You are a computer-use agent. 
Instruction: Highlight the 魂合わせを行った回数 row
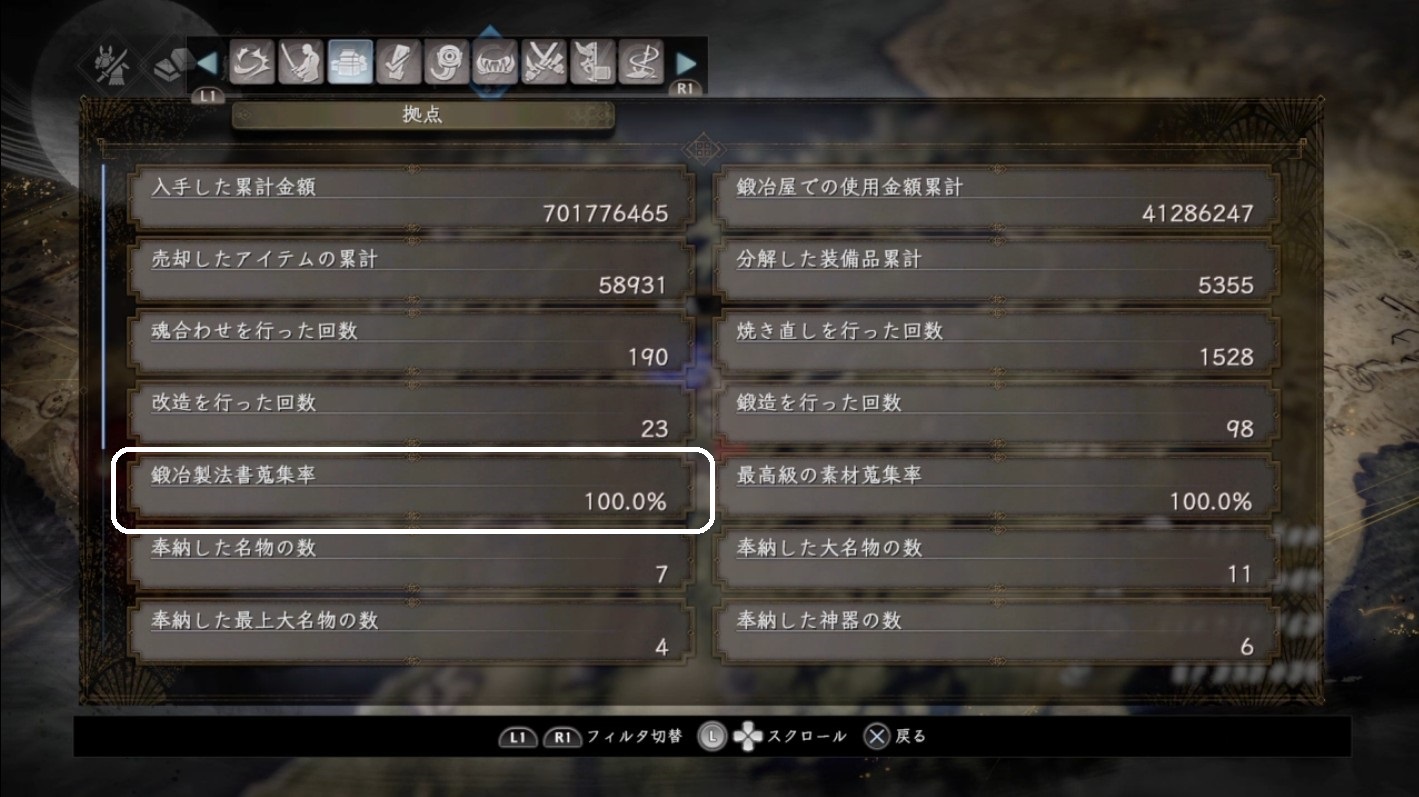coord(412,344)
